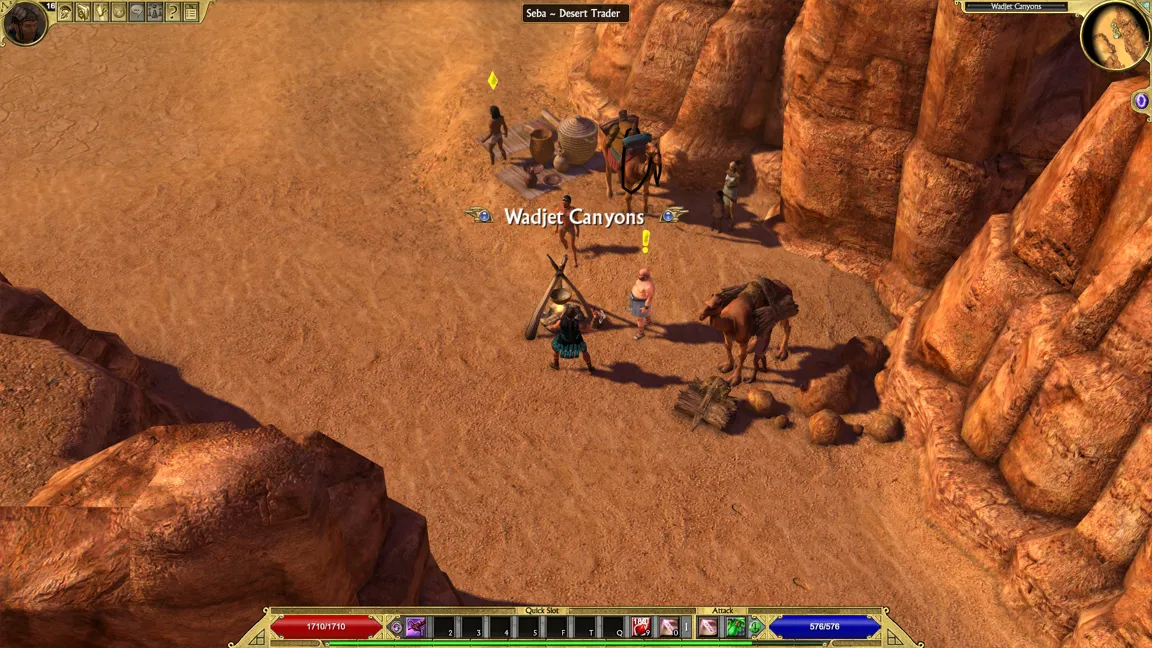Viewport: 1152px width, 648px height.
Task: Drink the red health potion
Action: tap(640, 627)
